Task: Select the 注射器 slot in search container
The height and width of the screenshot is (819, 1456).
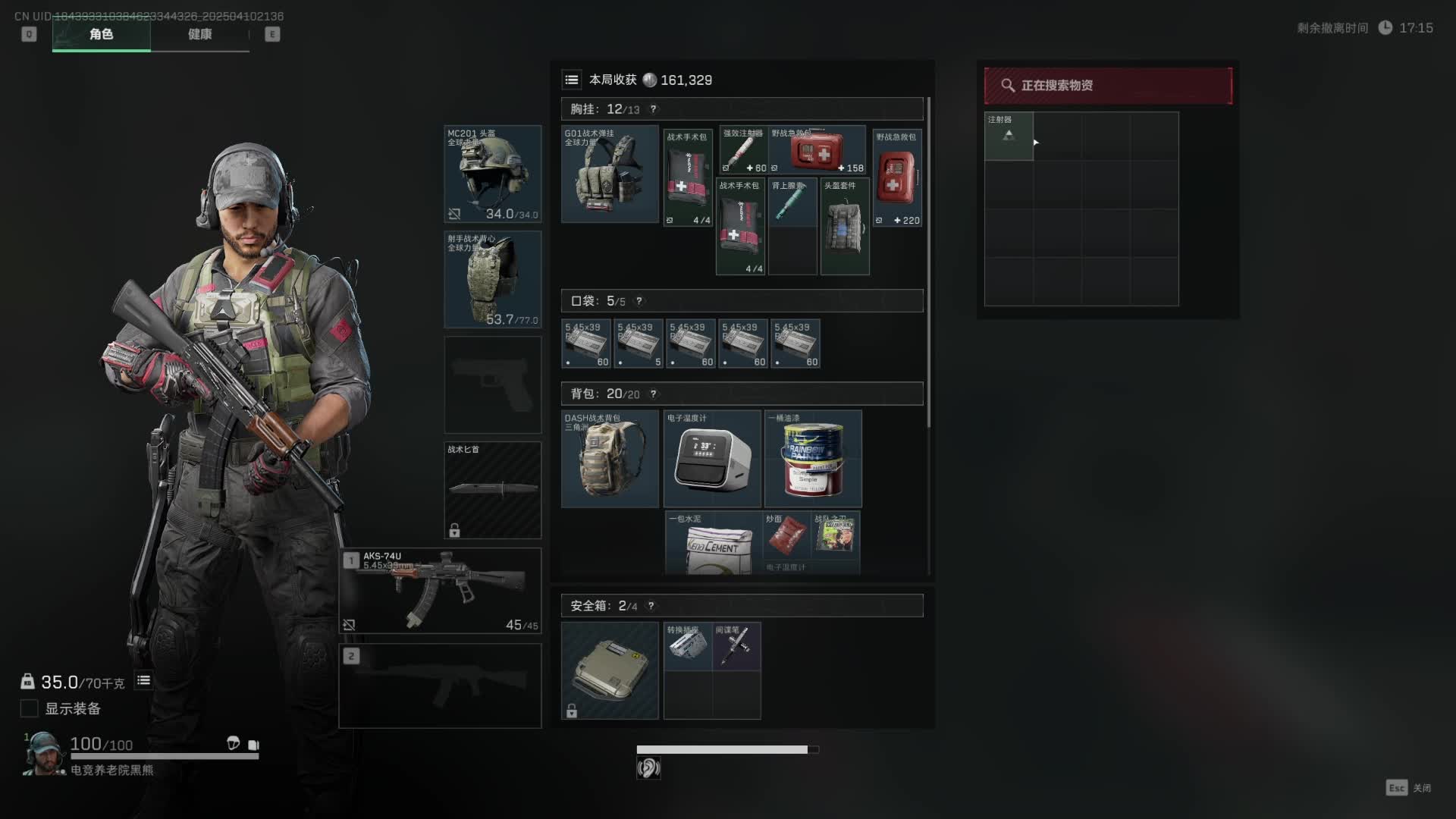Action: pyautogui.click(x=1009, y=136)
